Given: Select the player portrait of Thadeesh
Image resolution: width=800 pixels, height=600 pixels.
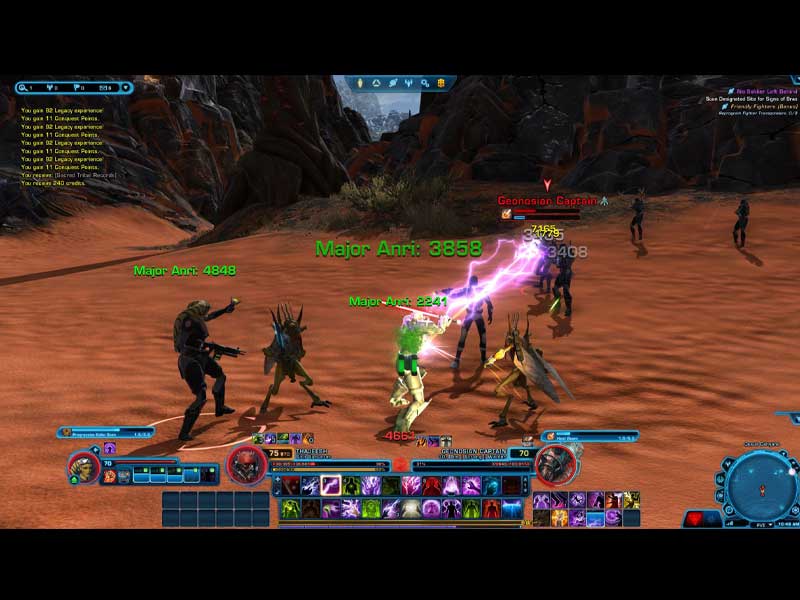Looking at the screenshot, I should tap(246, 465).
